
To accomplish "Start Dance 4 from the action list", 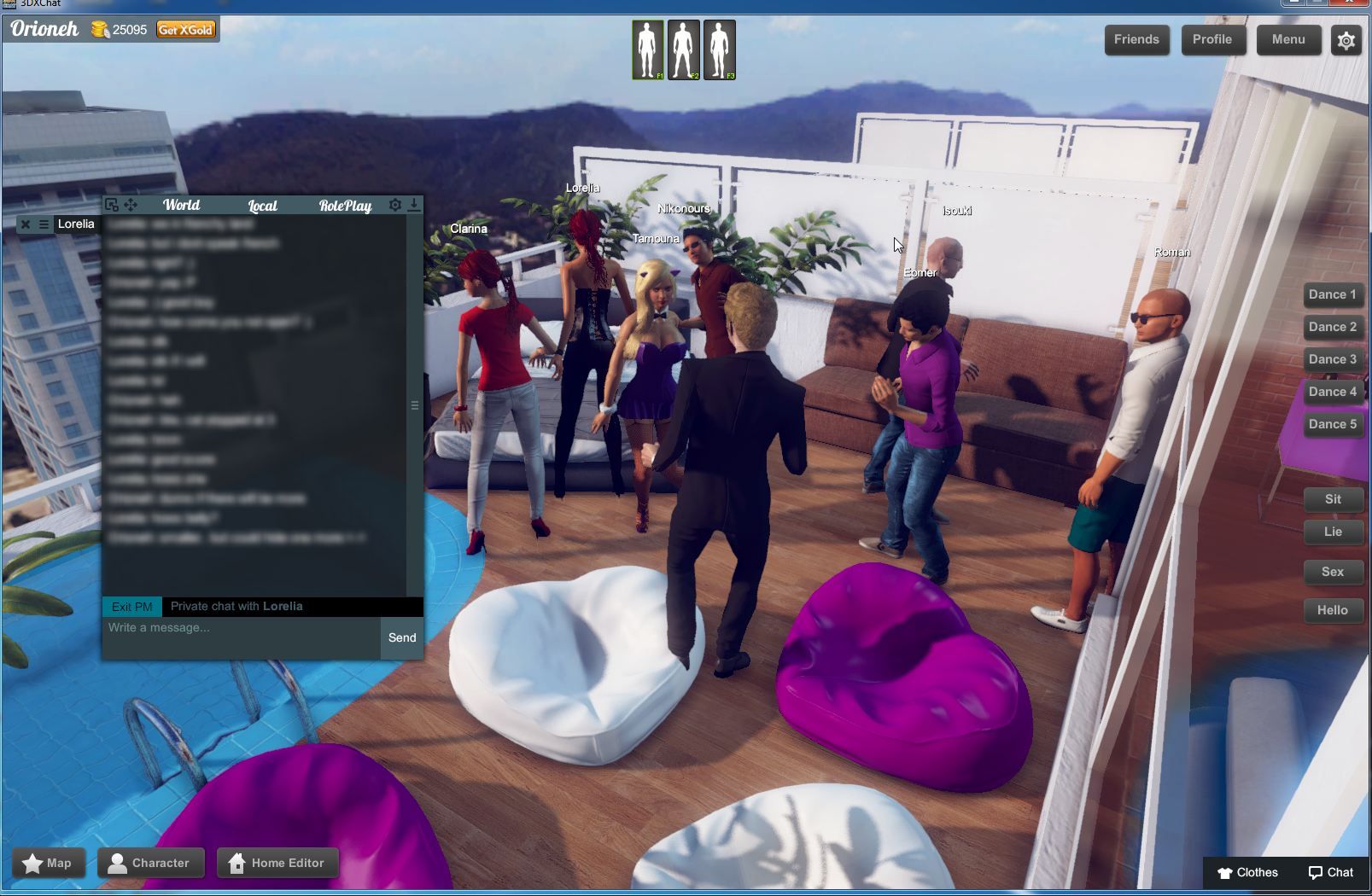I will click(x=1333, y=392).
